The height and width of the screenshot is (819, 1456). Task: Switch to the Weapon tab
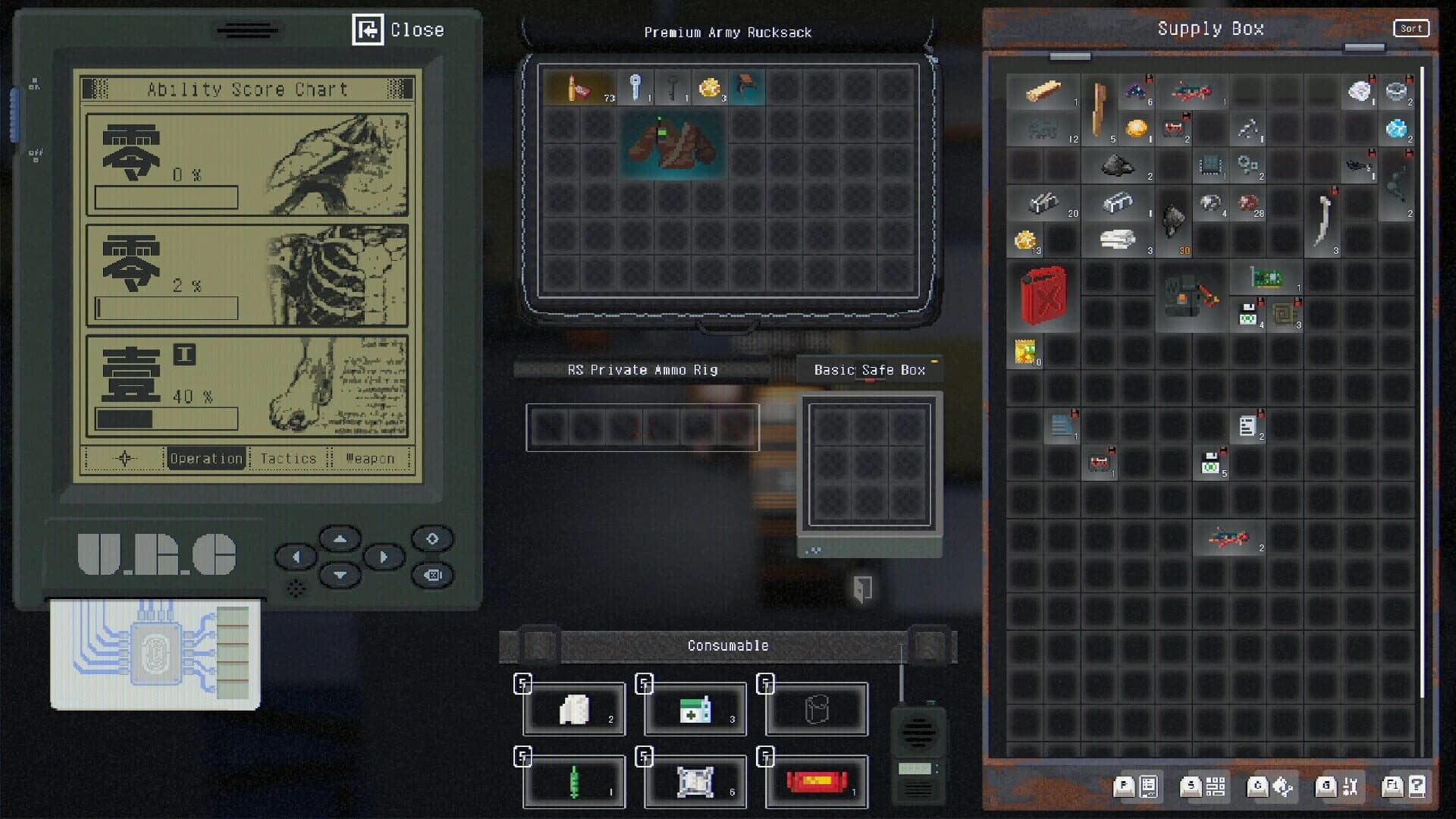[369, 458]
